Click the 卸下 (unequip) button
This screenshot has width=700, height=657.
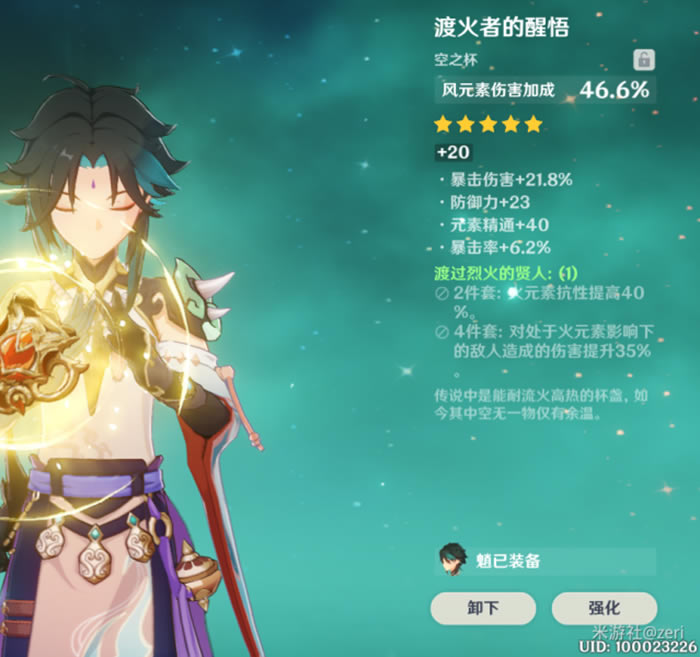pyautogui.click(x=482, y=607)
